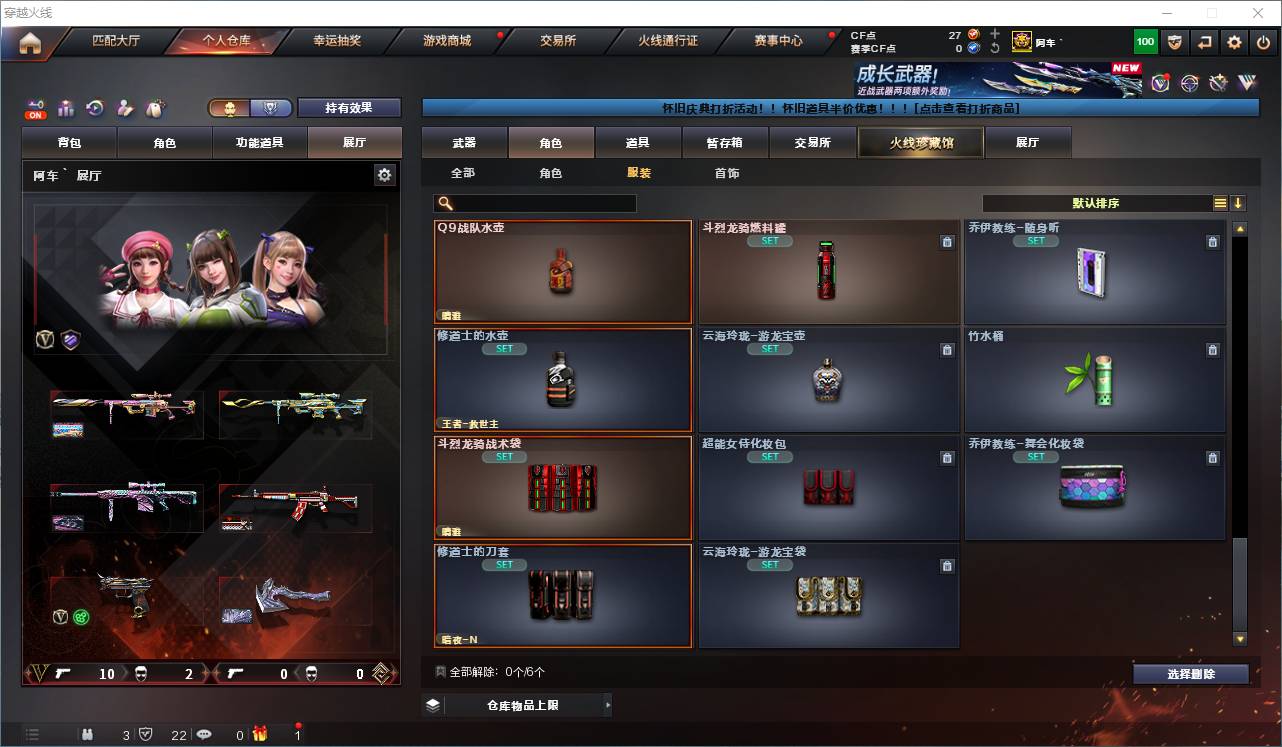Click the logout power icon
The image size is (1282, 747).
point(1263,41)
